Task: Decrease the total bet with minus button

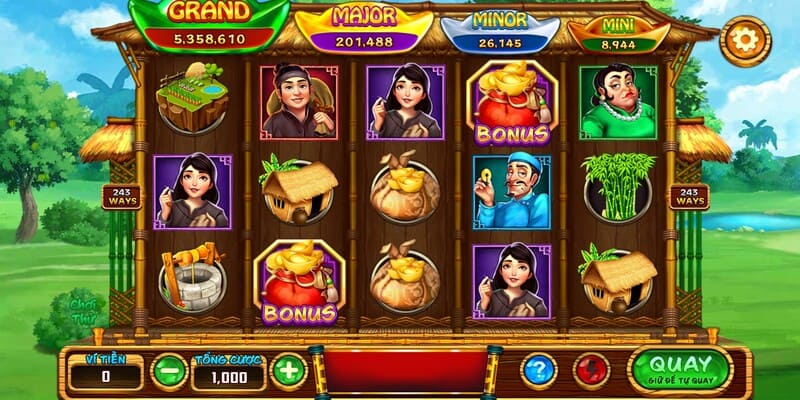Action: coord(168,371)
